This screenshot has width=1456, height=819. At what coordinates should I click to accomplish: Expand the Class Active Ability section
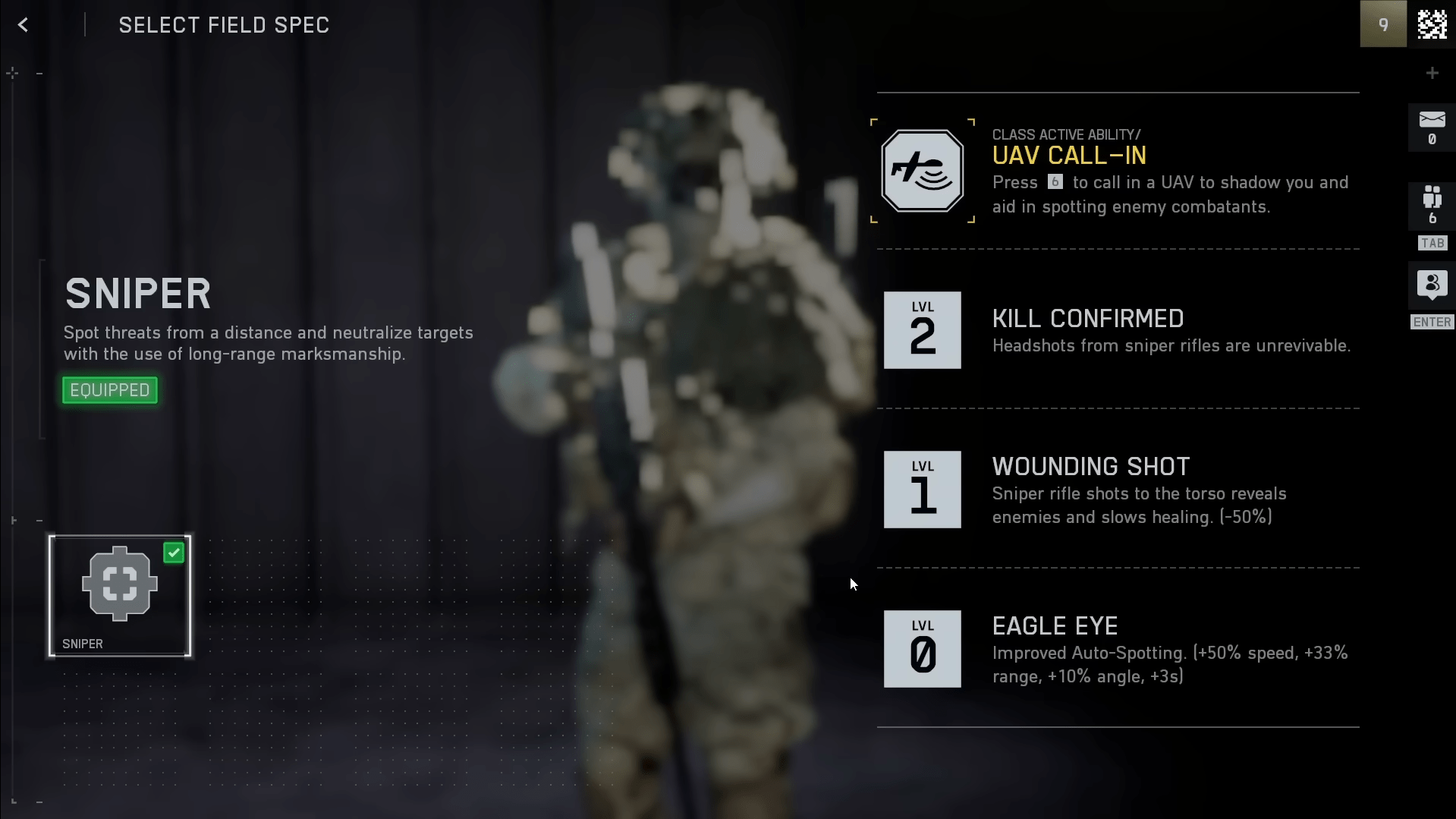coord(1067,134)
